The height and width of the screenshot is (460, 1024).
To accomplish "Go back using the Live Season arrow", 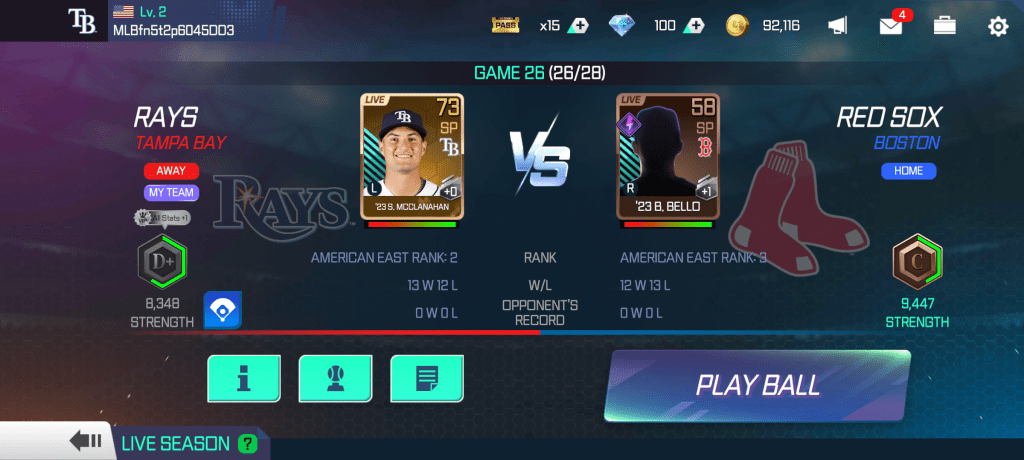I will pos(85,442).
